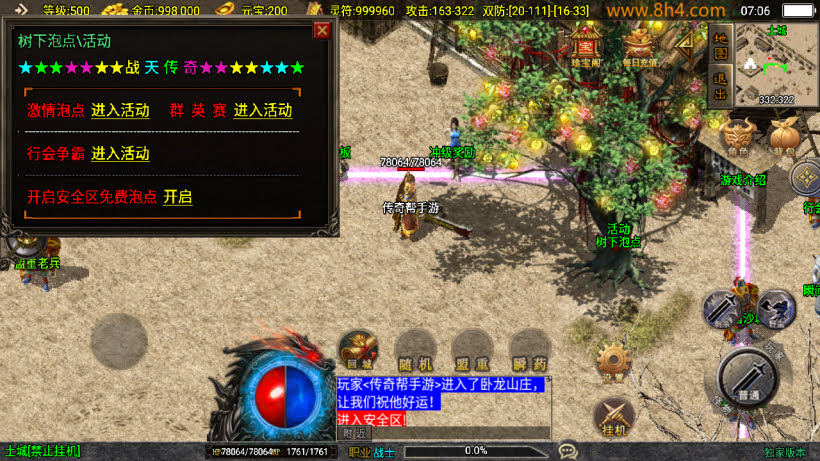Enter the 群英赛 activity
This screenshot has width=820, height=461.
pos(263,110)
